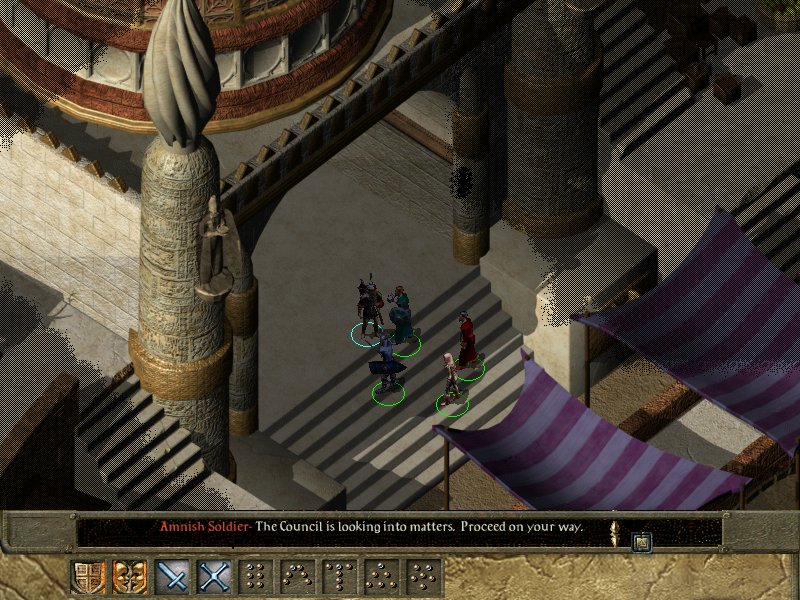Select the two-column six-dot formation
The height and width of the screenshot is (600, 800).
coord(256,576)
